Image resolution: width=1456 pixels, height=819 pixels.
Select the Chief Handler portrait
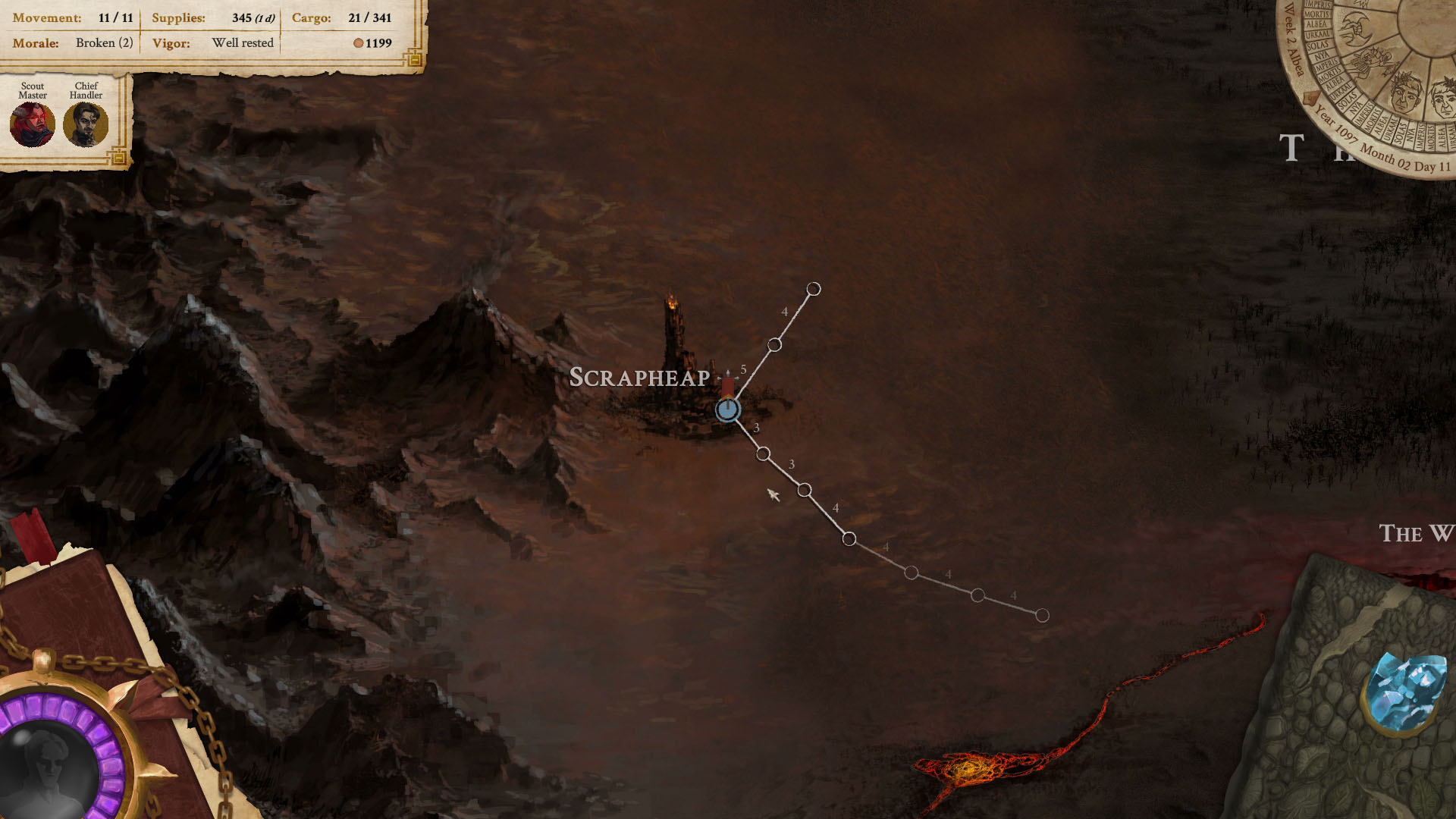click(86, 124)
